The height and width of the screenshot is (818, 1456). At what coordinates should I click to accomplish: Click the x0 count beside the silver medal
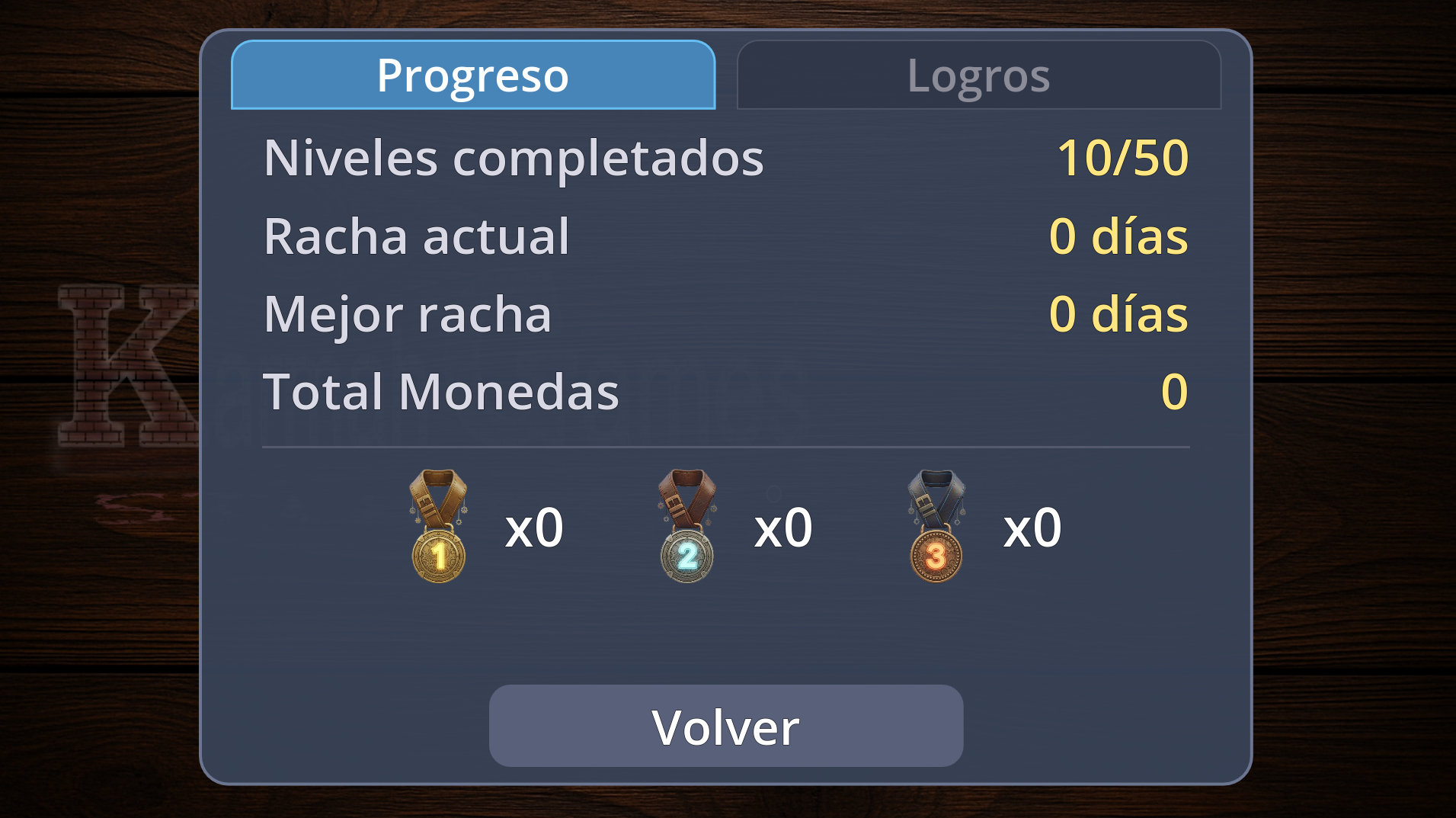(783, 526)
